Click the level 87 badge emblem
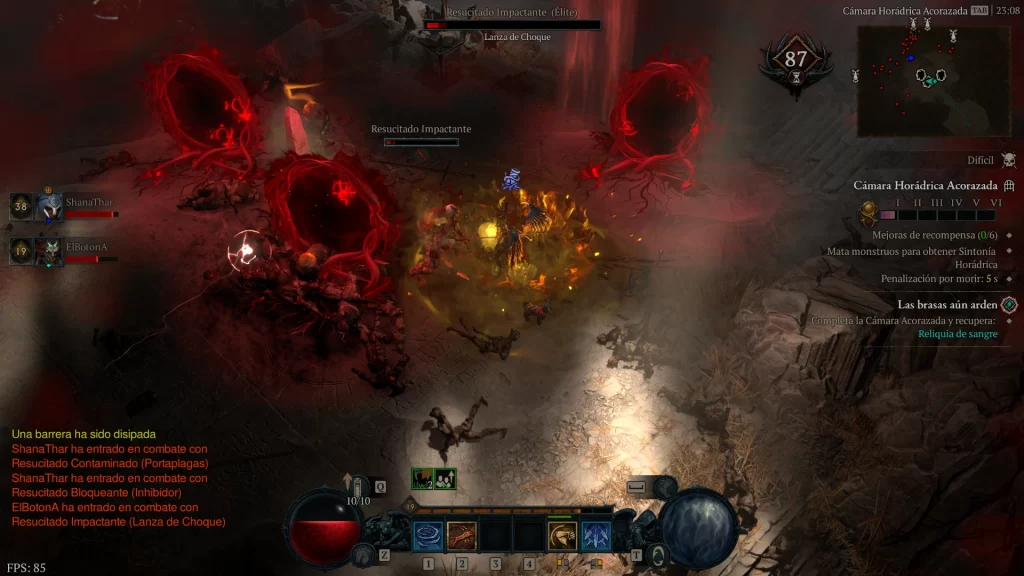Image resolution: width=1024 pixels, height=576 pixels. 795,60
